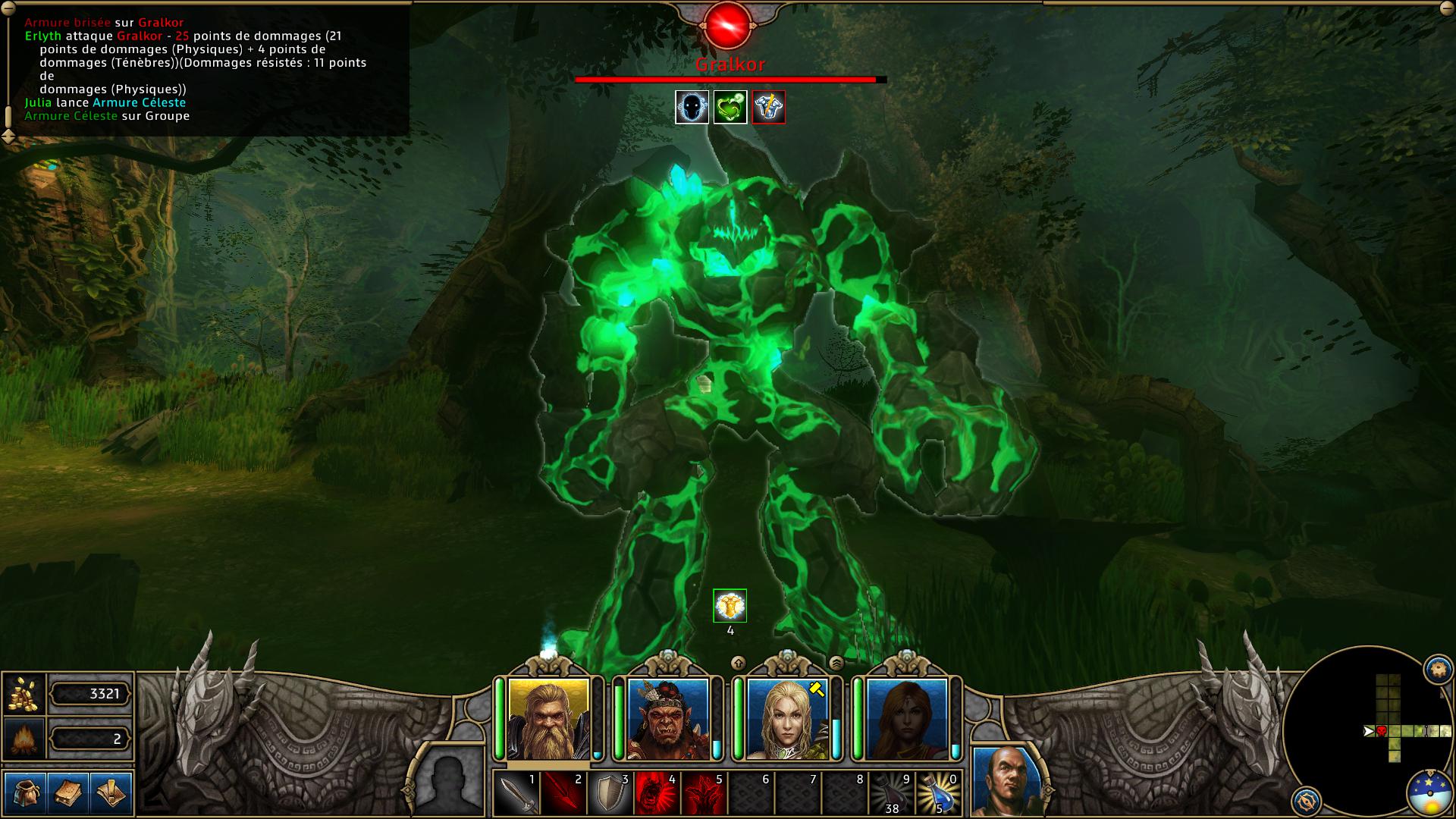The image size is (1456, 819).
Task: Use the red arrow ranged attack slot
Action: (563, 794)
